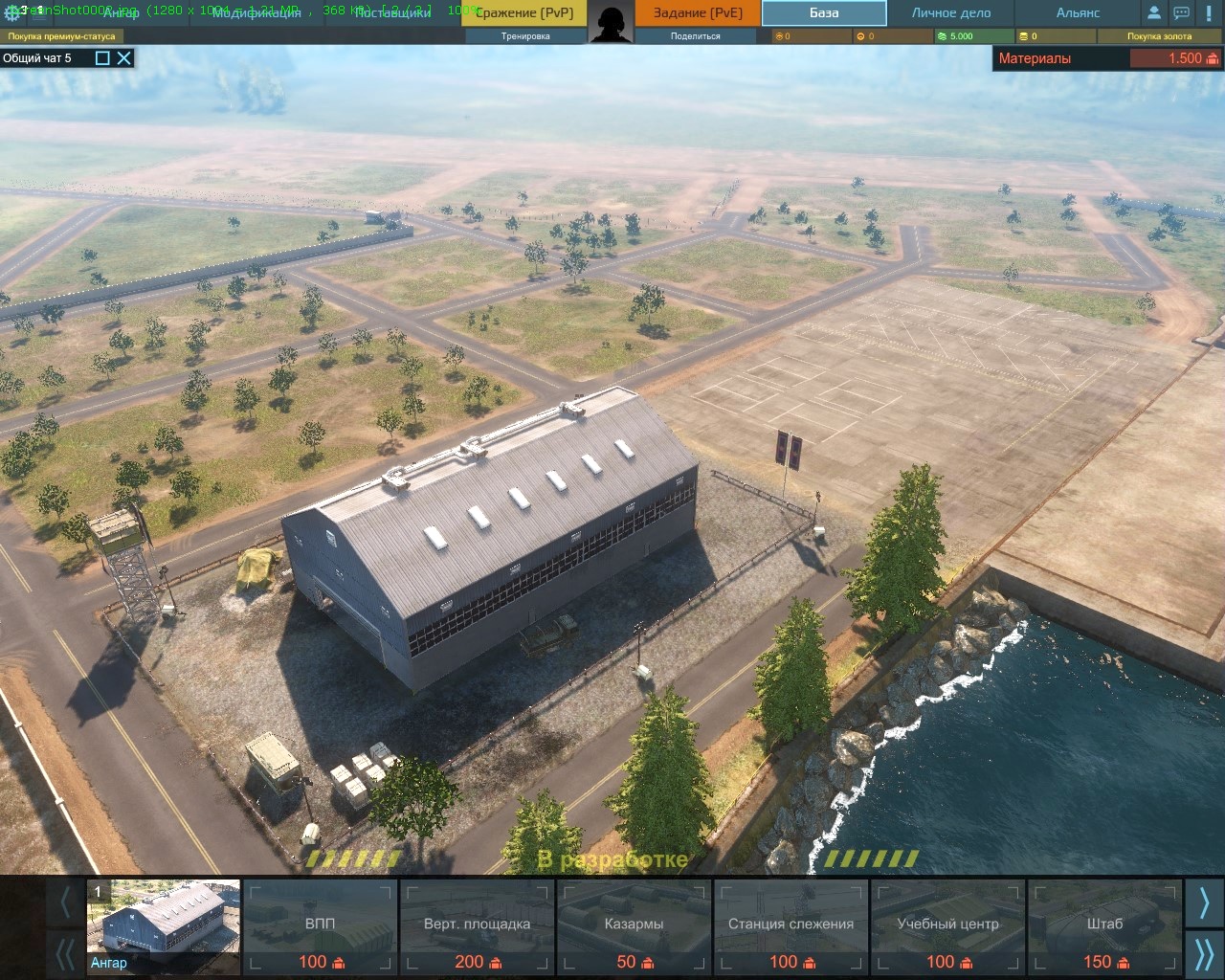1225x980 pixels.
Task: Maximize the Общий чат 5 window
Action: tap(102, 58)
